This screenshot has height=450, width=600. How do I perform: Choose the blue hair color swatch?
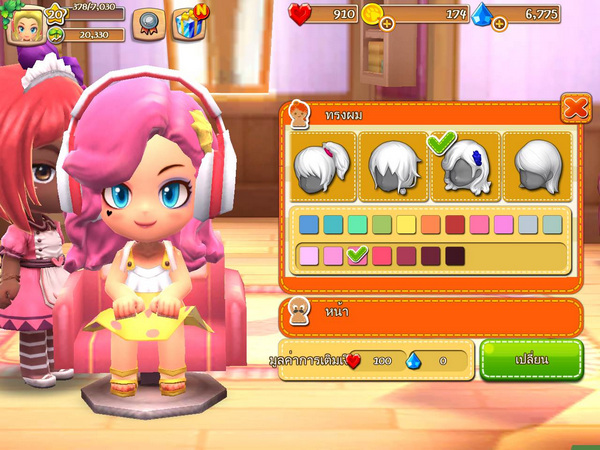[308, 225]
